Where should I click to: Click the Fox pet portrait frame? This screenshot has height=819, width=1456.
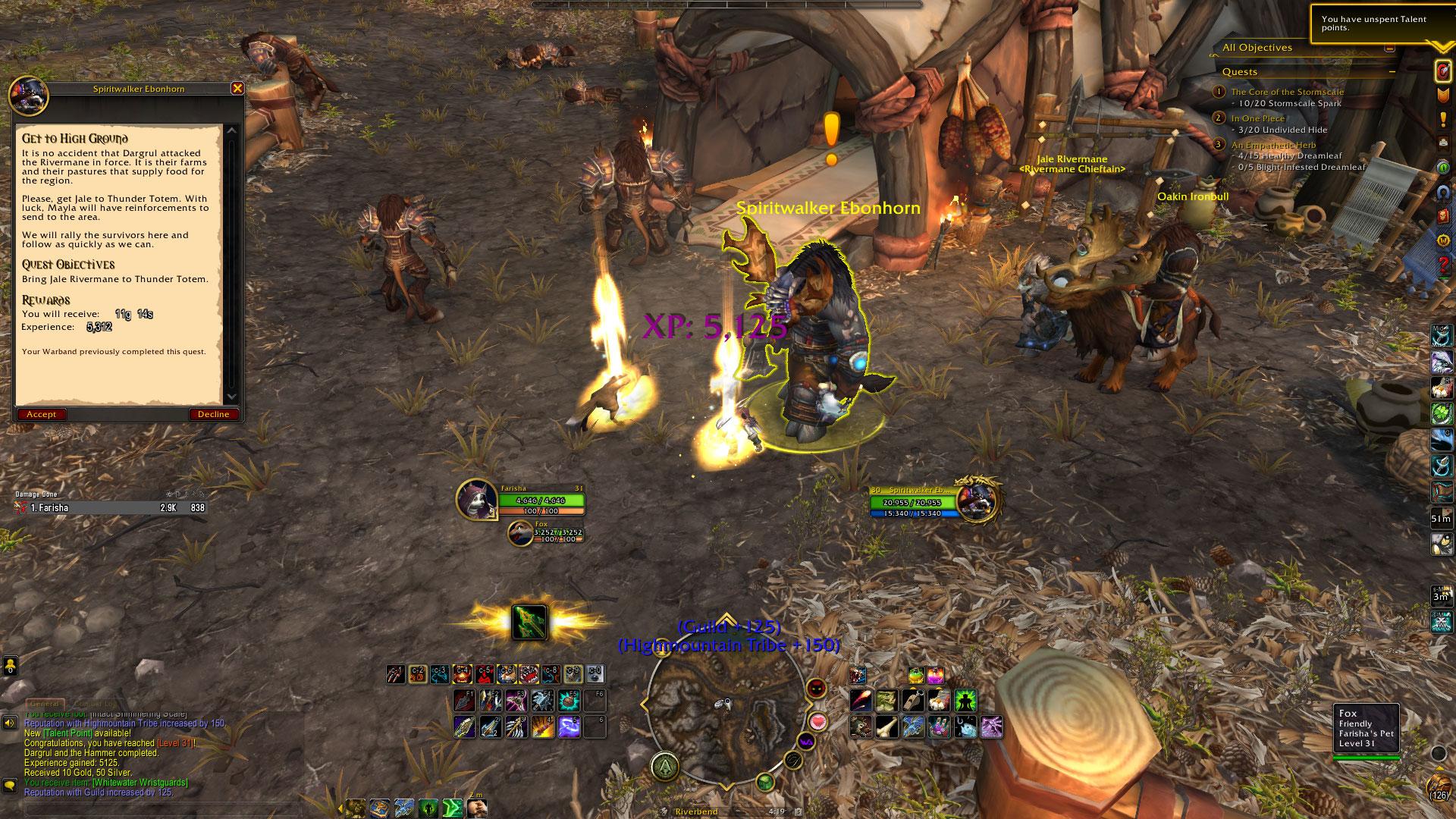pos(520,533)
